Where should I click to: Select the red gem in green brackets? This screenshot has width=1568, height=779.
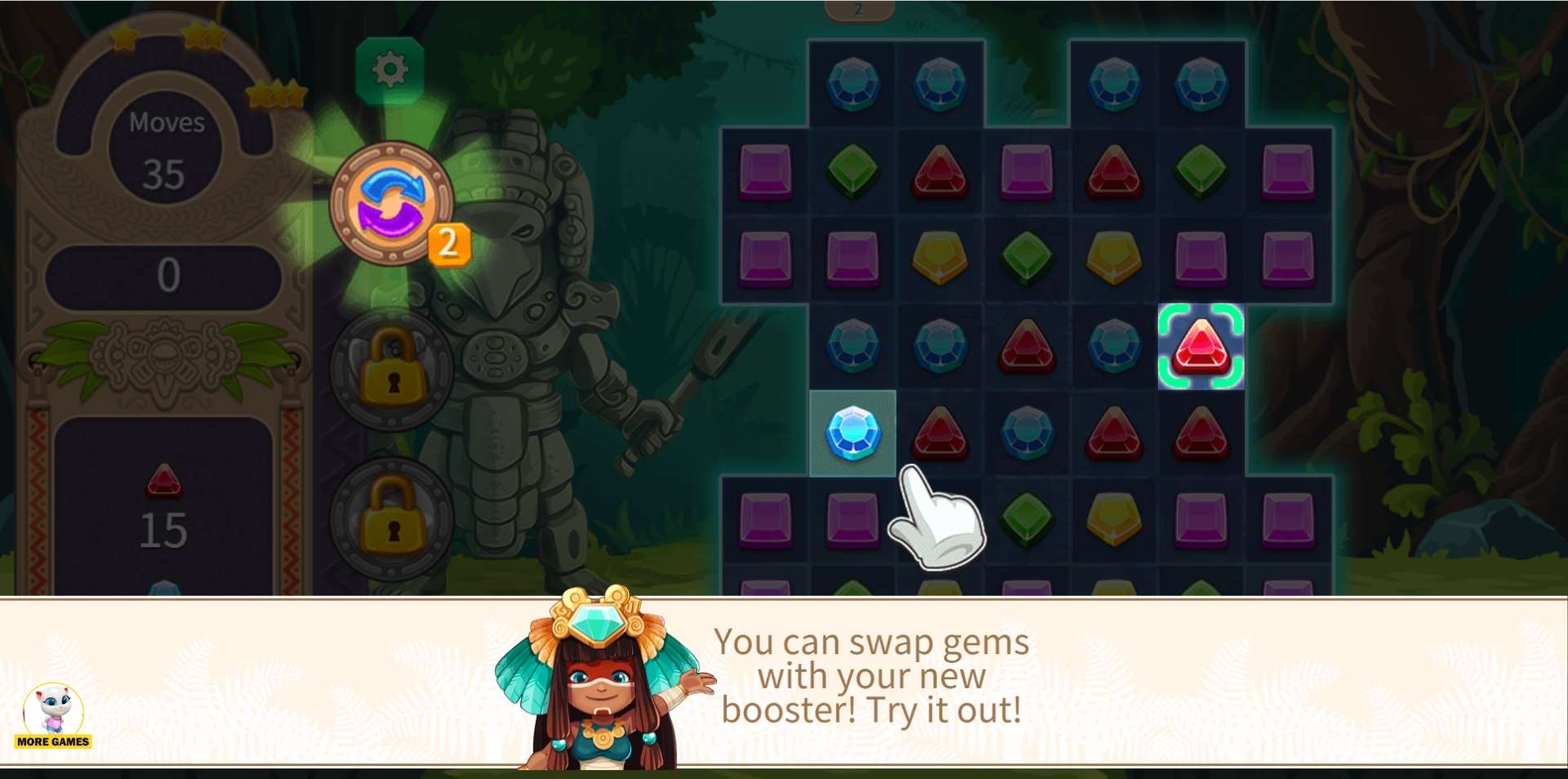point(1200,346)
